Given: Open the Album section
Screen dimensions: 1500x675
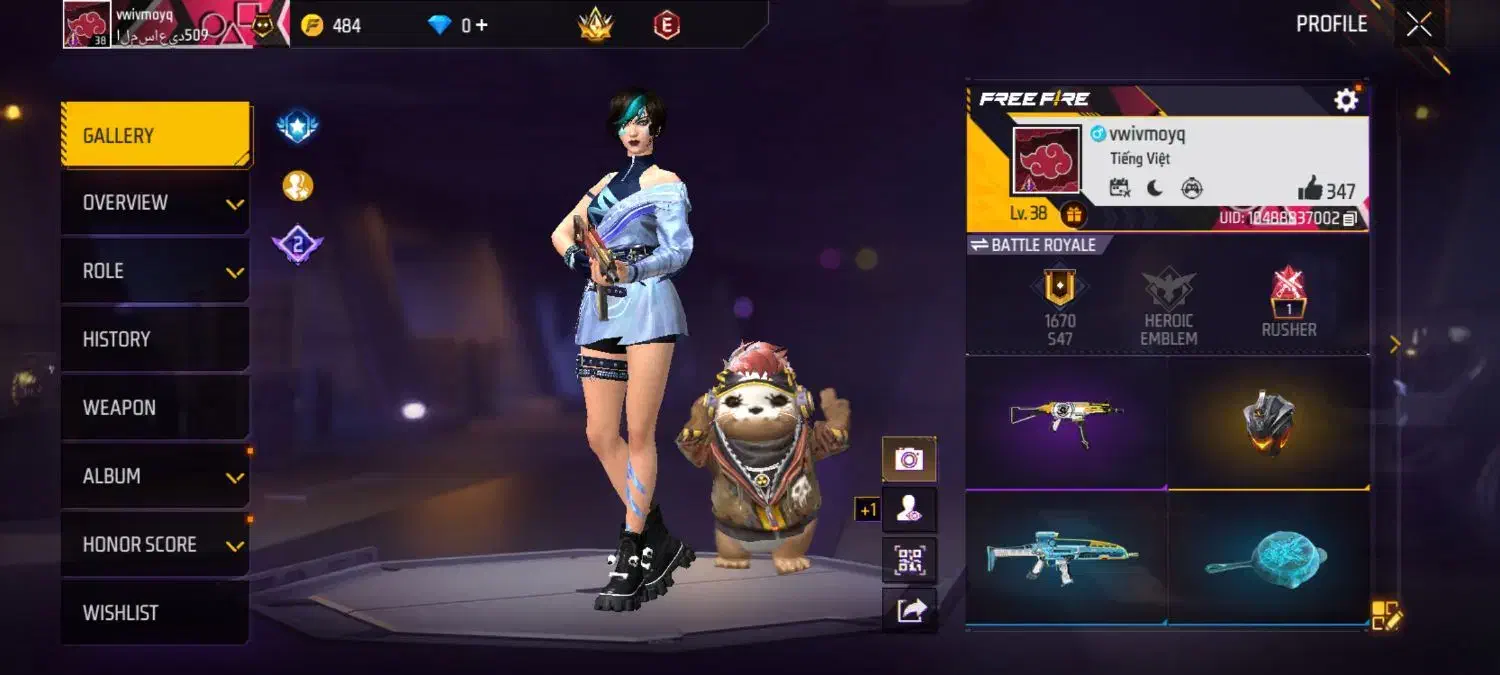Looking at the screenshot, I should [x=155, y=476].
